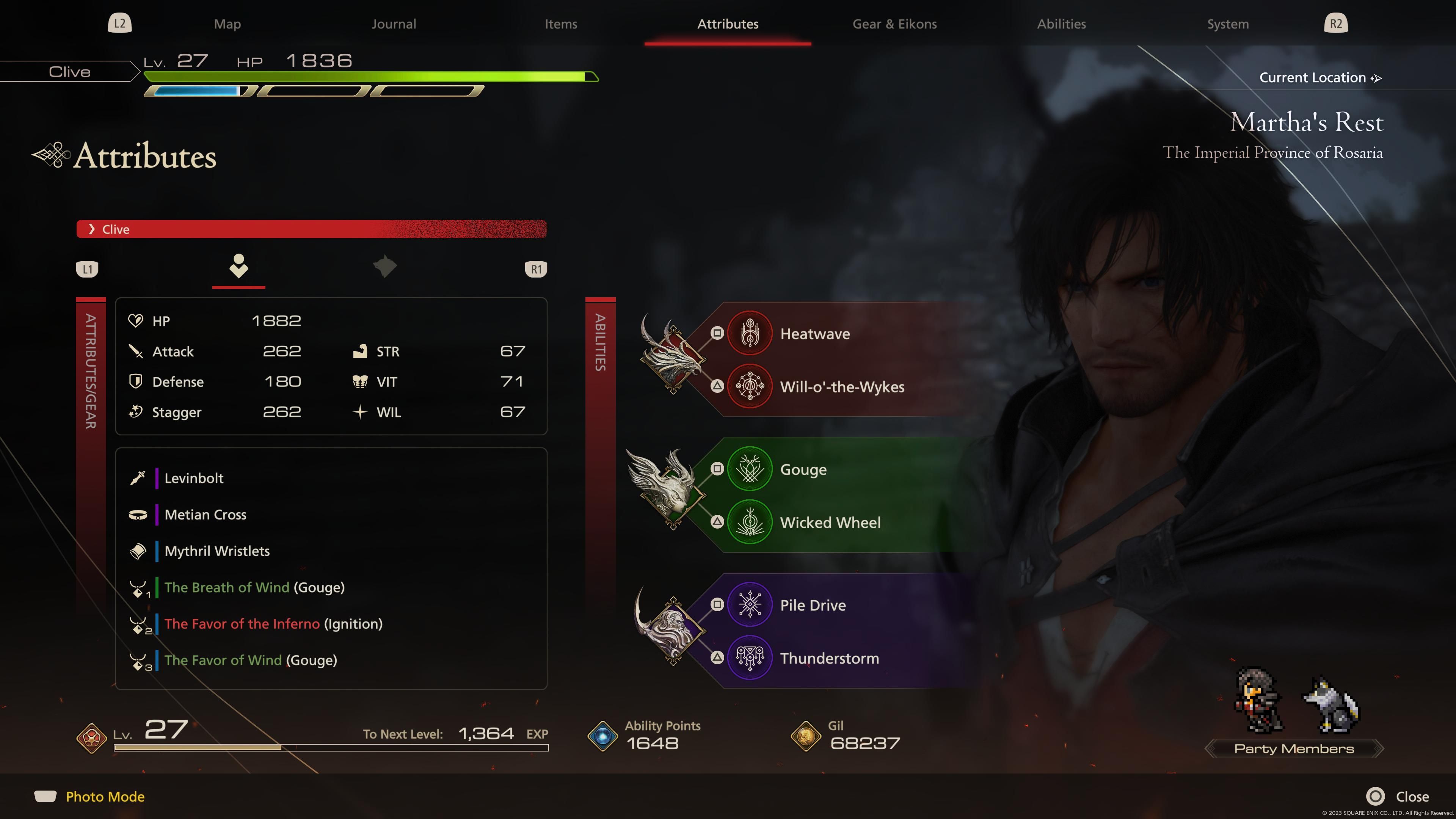
Task: Select the Pile Drive ability icon
Action: [x=750, y=604]
